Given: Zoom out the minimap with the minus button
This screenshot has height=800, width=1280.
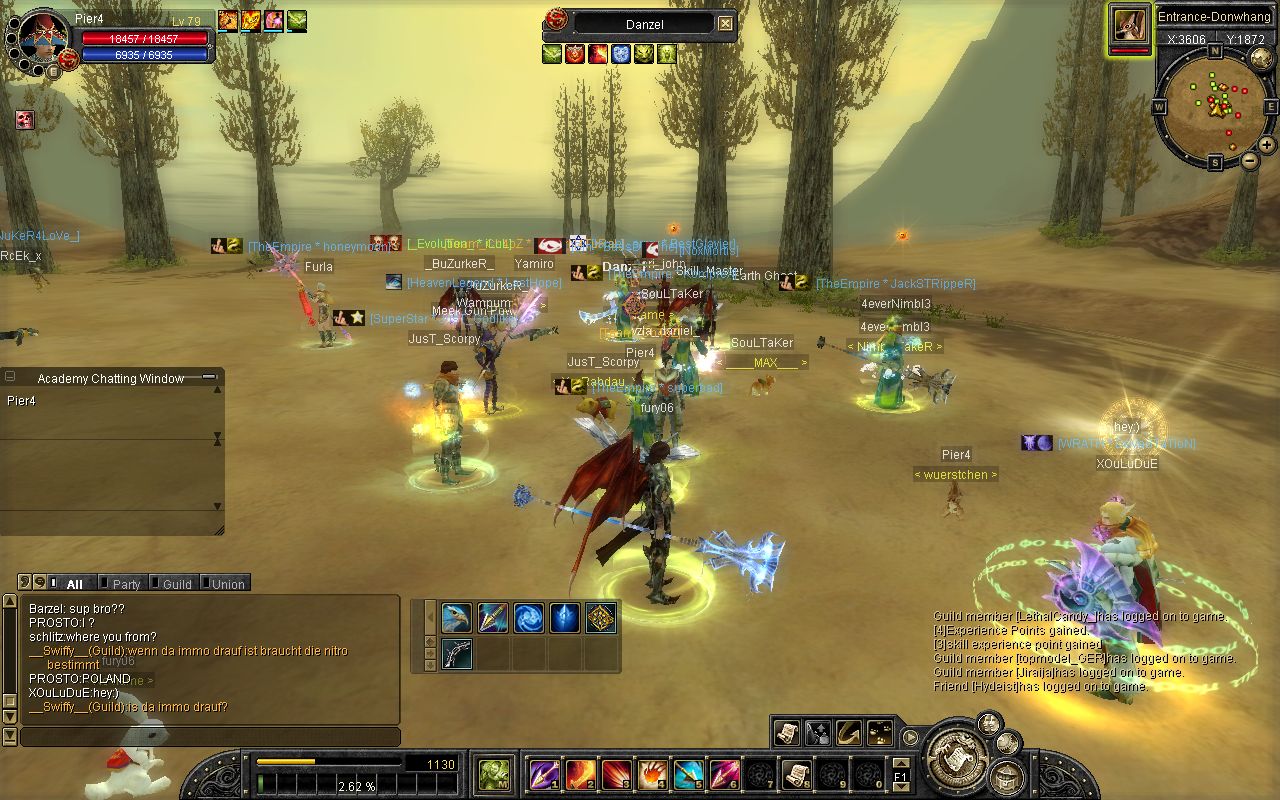Looking at the screenshot, I should point(1249,160).
